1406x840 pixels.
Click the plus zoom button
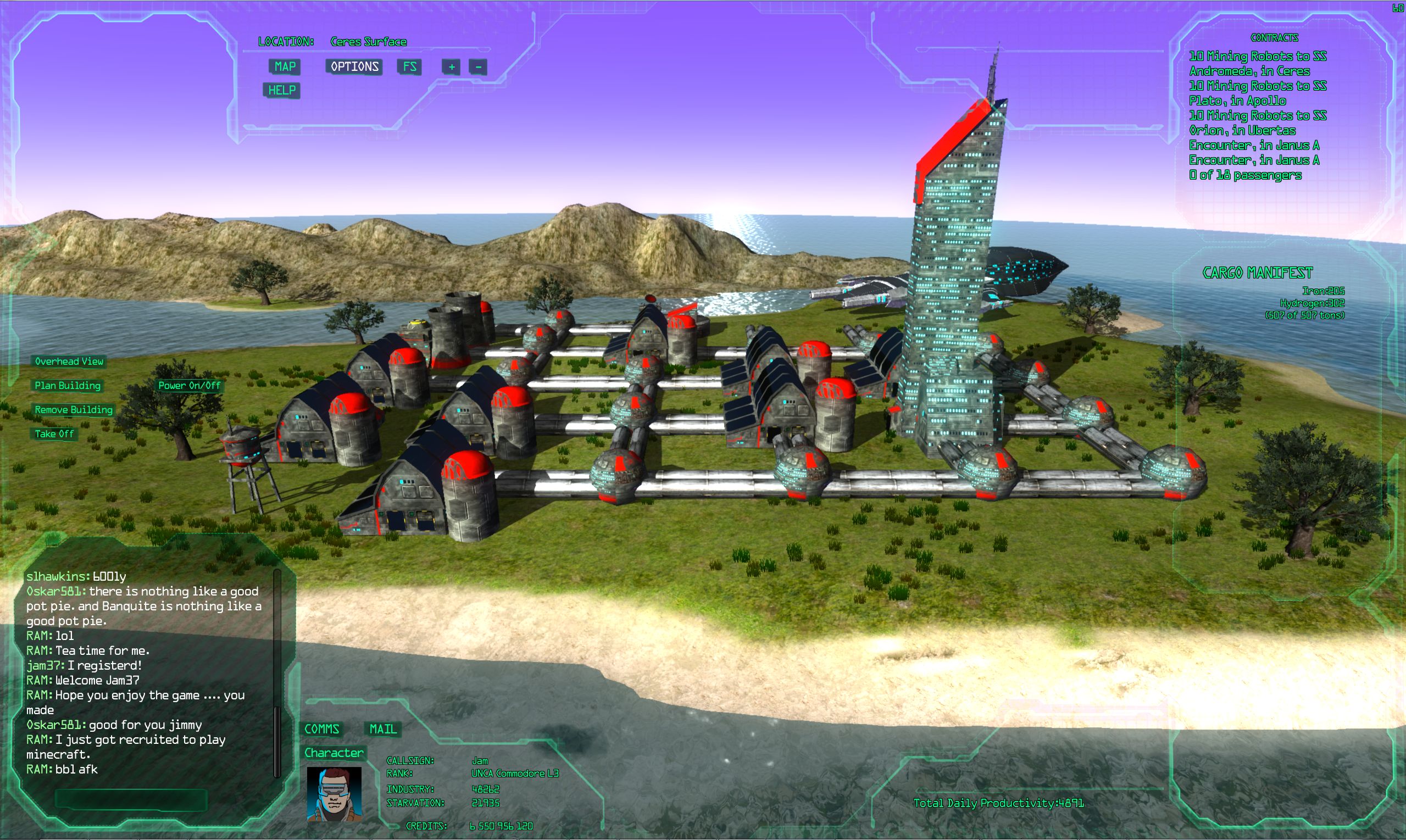[x=451, y=68]
